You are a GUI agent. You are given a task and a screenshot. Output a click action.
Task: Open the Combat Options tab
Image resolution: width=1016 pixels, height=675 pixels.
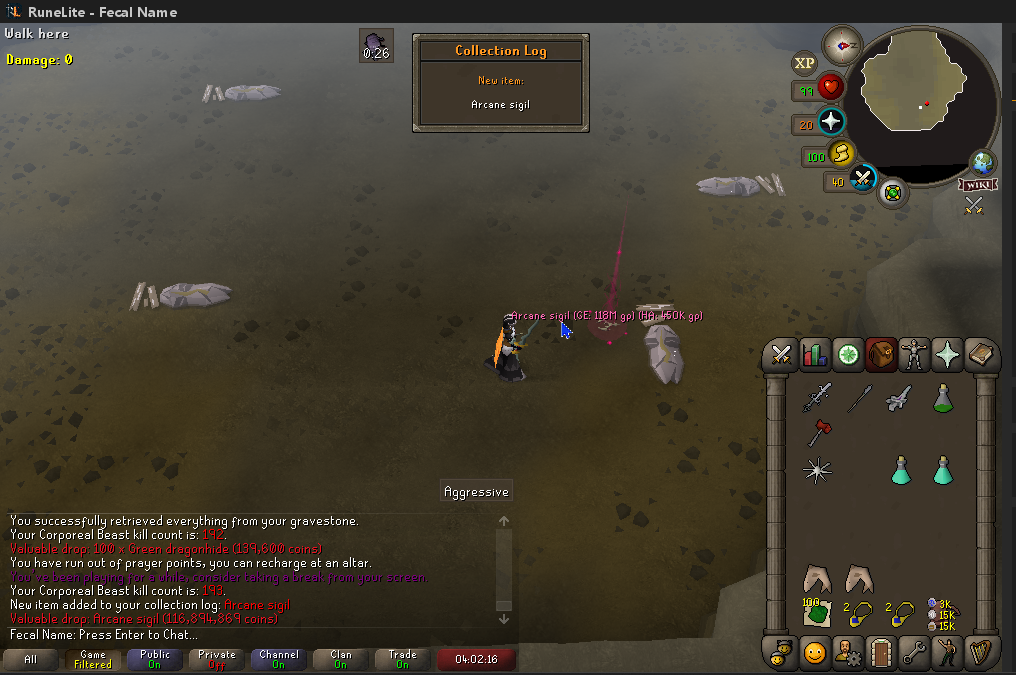(x=780, y=355)
